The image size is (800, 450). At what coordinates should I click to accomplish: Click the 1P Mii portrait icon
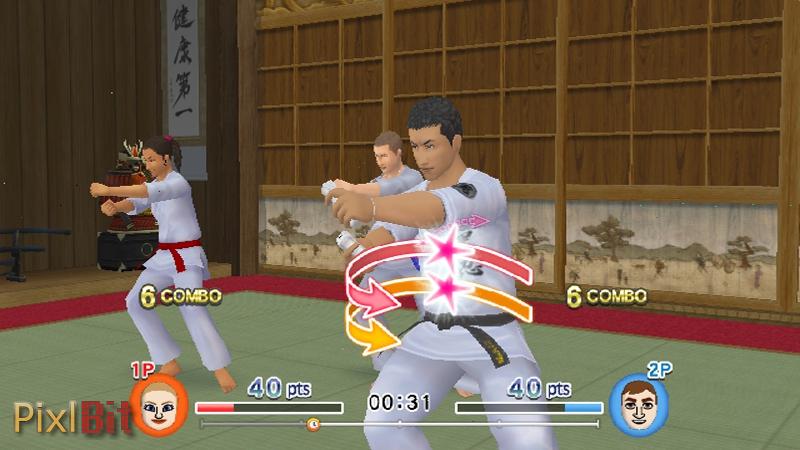(x=158, y=406)
